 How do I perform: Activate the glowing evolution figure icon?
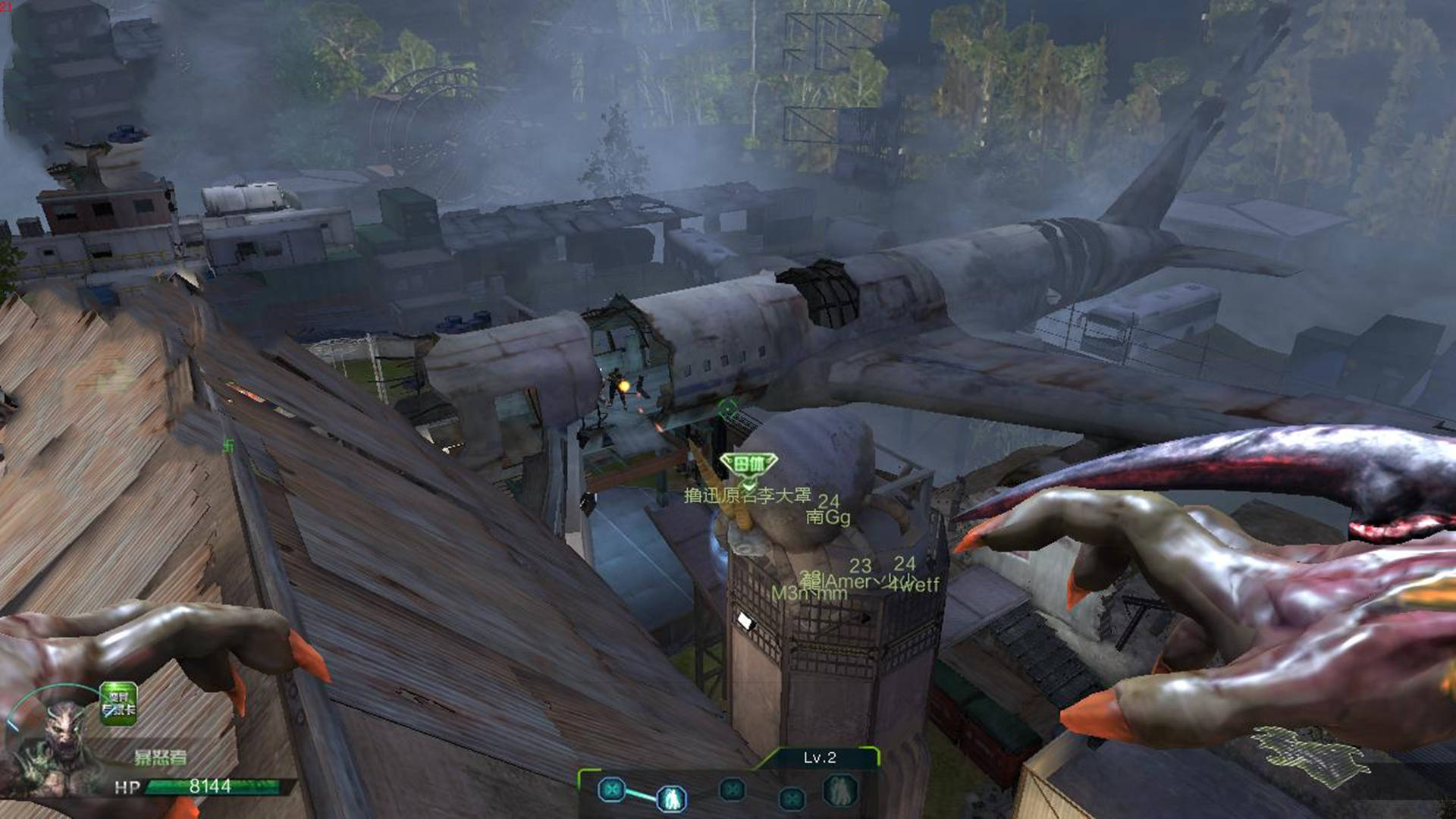click(671, 798)
